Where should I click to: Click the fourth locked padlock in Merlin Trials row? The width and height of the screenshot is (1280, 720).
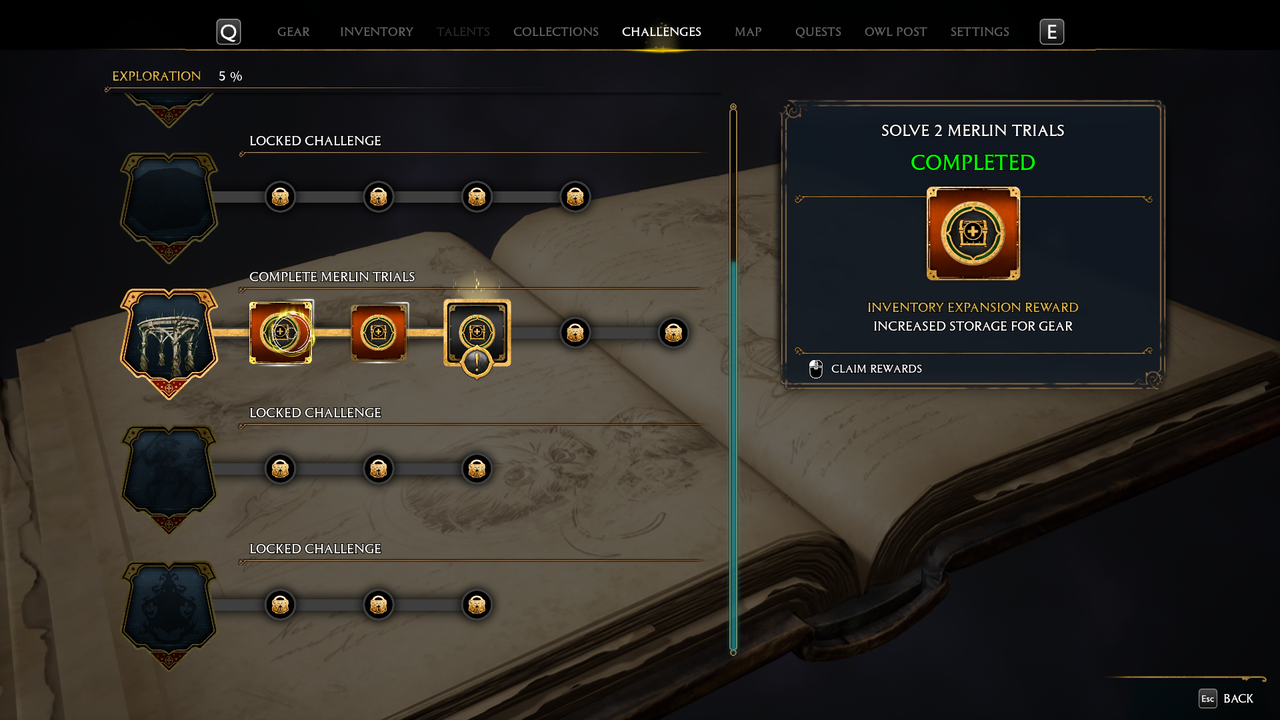pyautogui.click(x=575, y=333)
